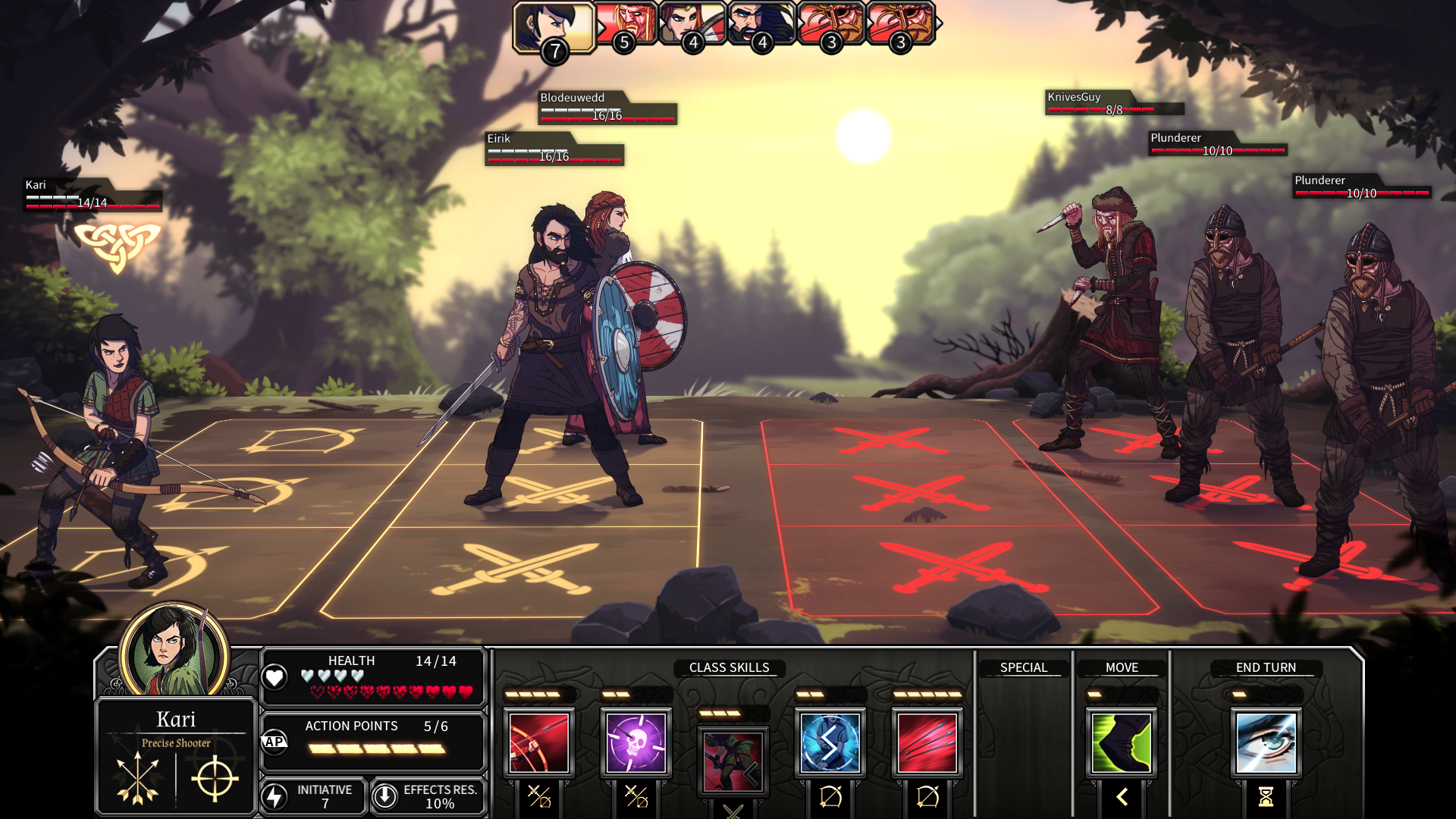
Task: Select the green boot Move action
Action: (1122, 742)
